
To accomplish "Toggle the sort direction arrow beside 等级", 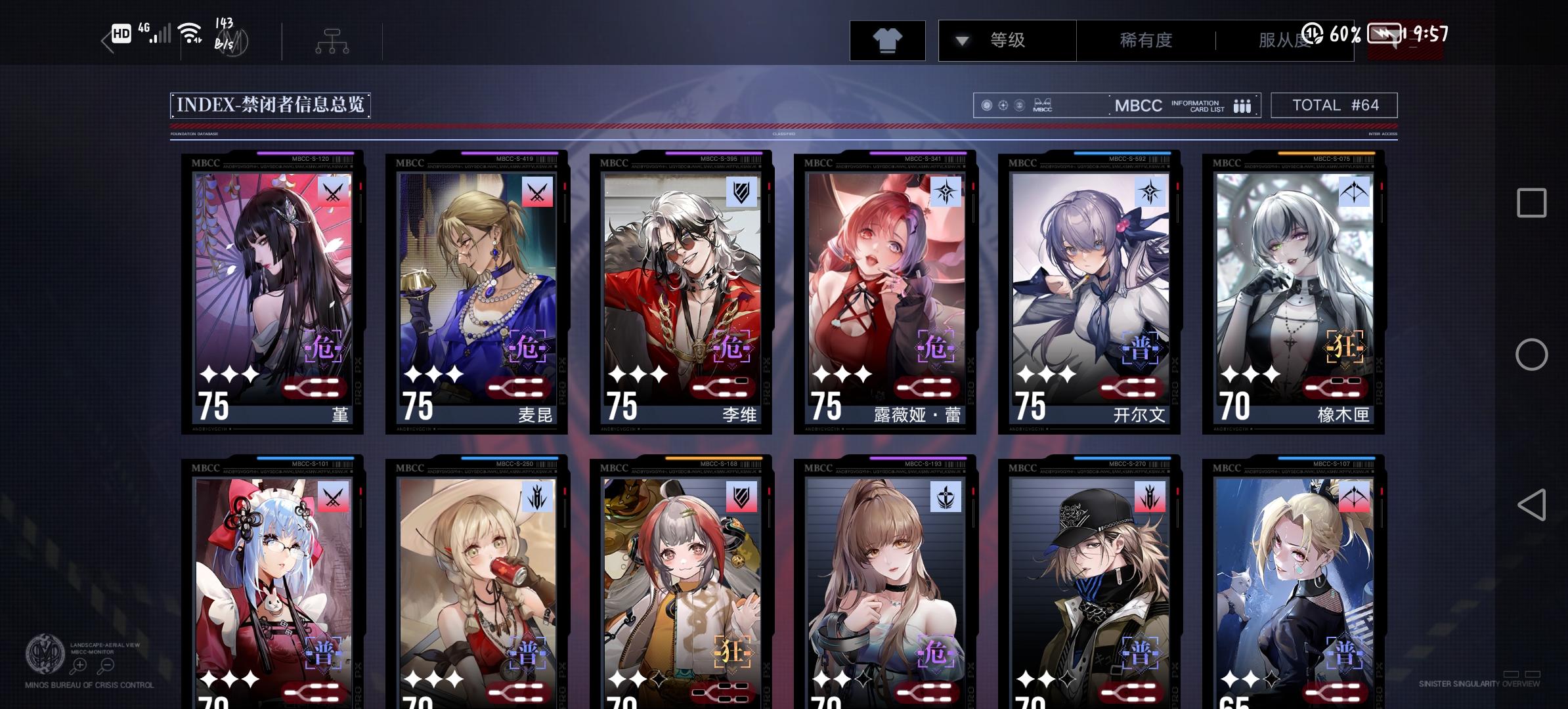I will click(962, 40).
